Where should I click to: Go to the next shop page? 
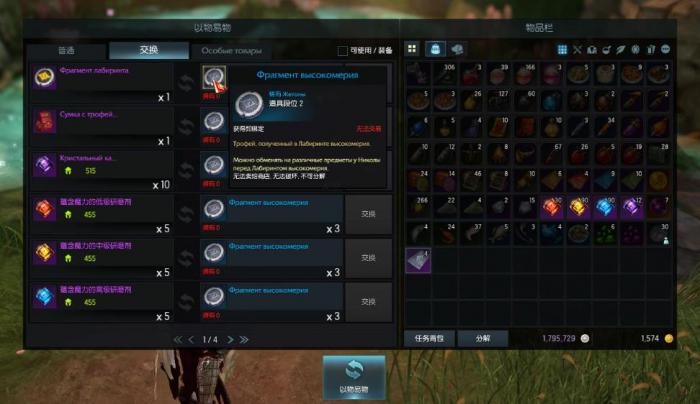pos(229,340)
